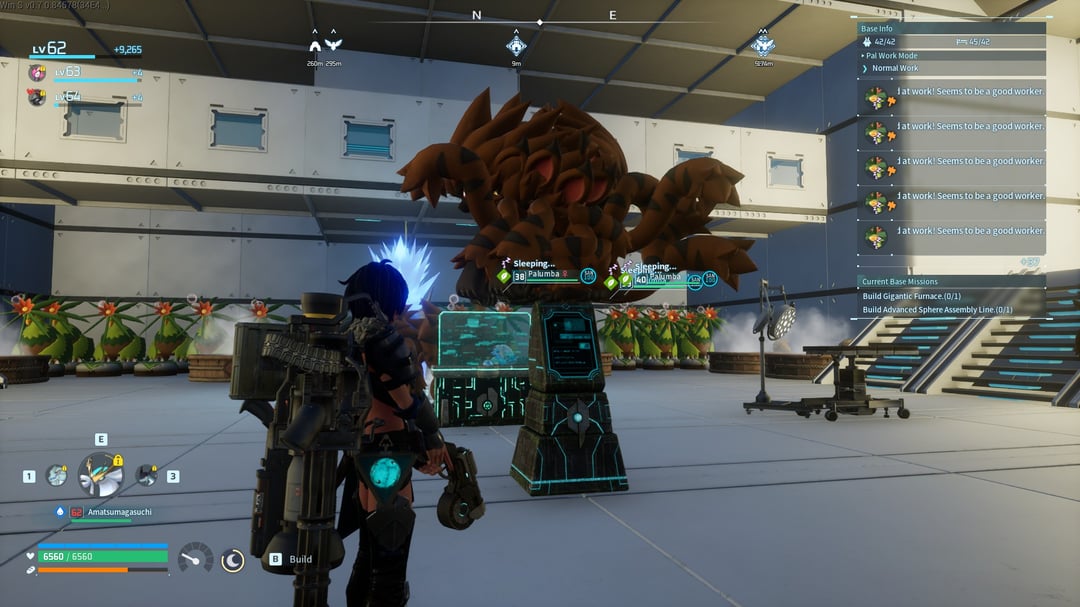Image resolution: width=1080 pixels, height=607 pixels.
Task: Click the base marker showing 9m on compass
Action: pyautogui.click(x=516, y=46)
